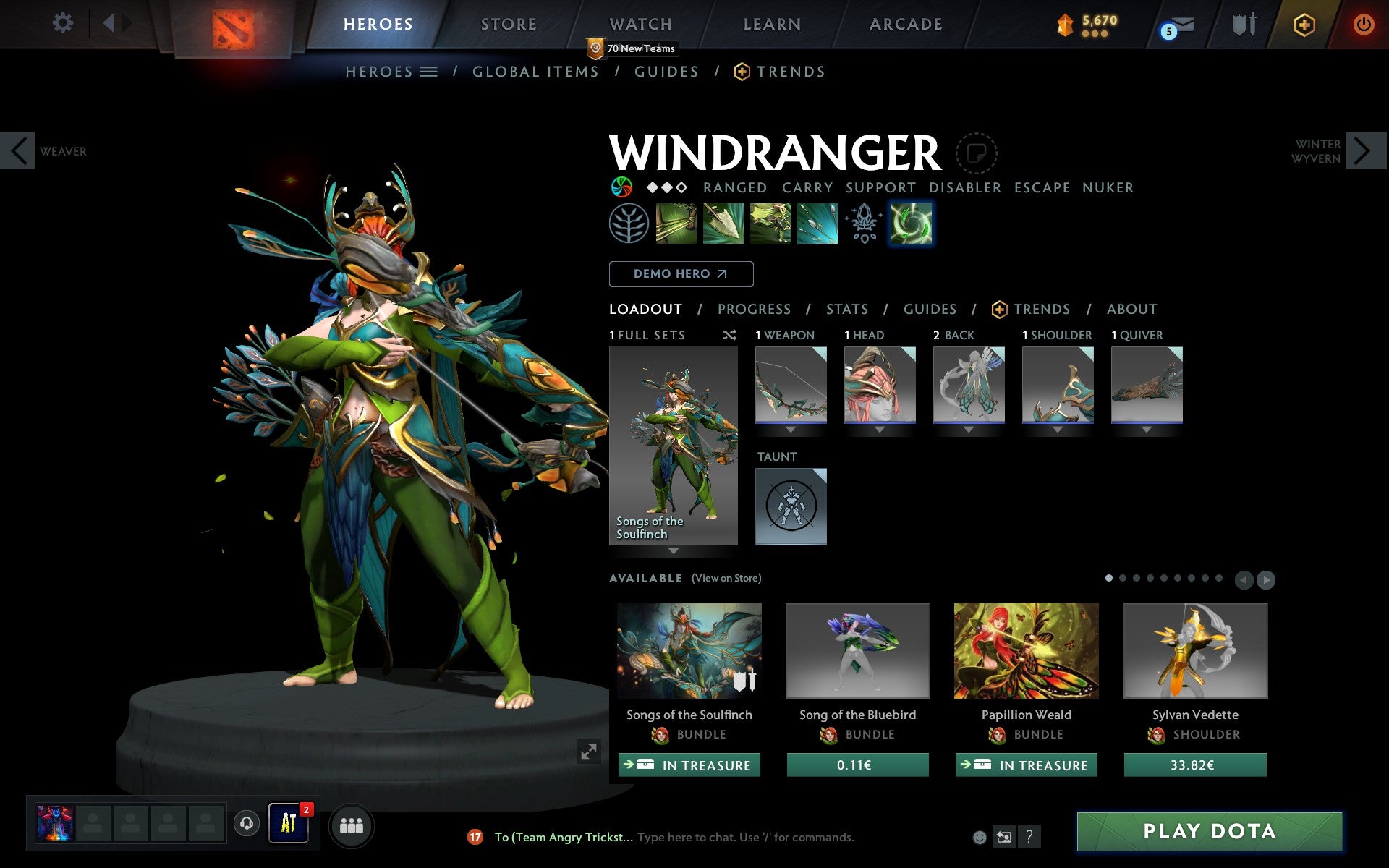Screen dimensions: 1389x868
Task: Click the emoticon smiley in chat bar
Action: 981,836
